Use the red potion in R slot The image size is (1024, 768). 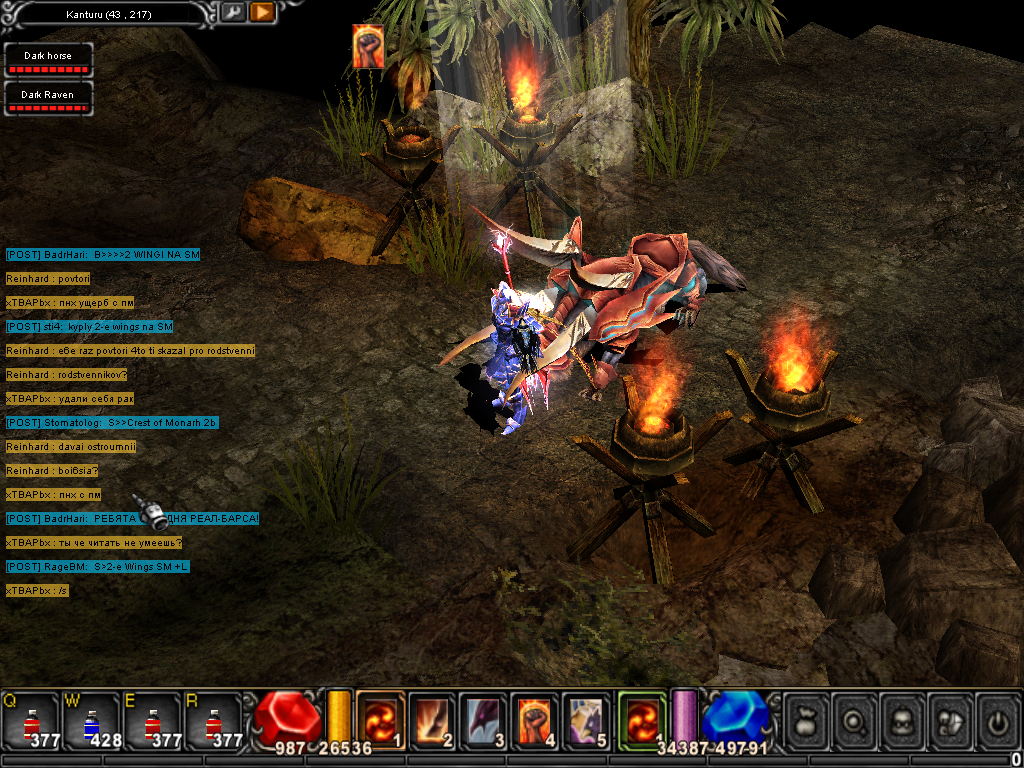[x=214, y=720]
